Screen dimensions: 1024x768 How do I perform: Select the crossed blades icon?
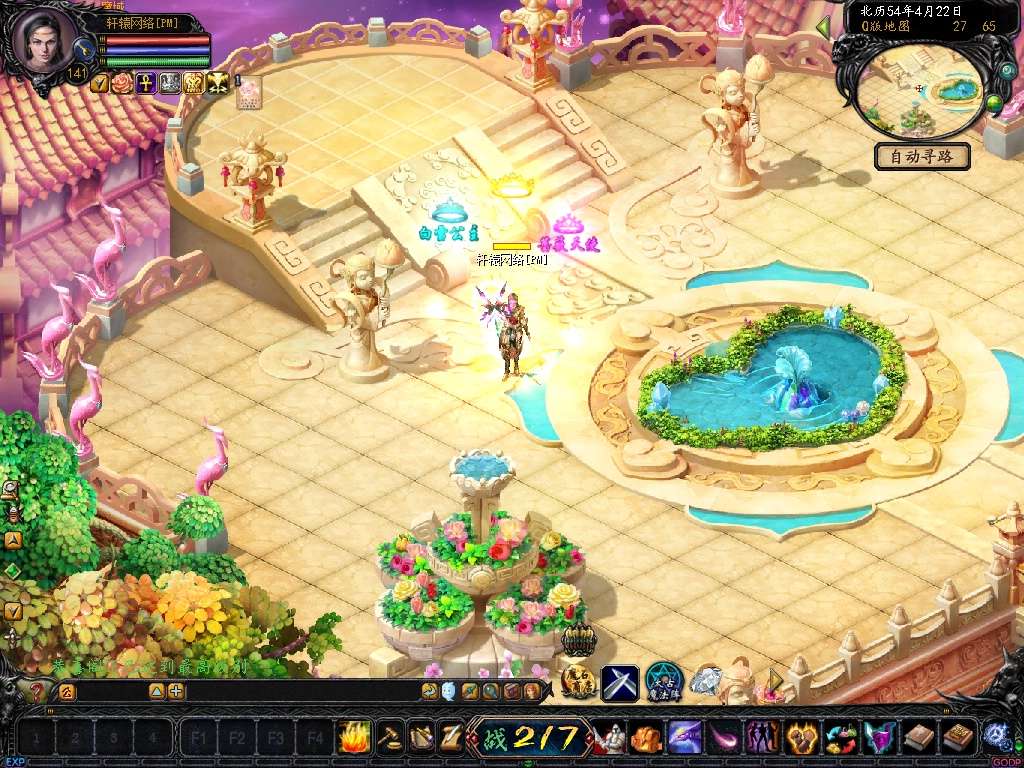[620, 682]
